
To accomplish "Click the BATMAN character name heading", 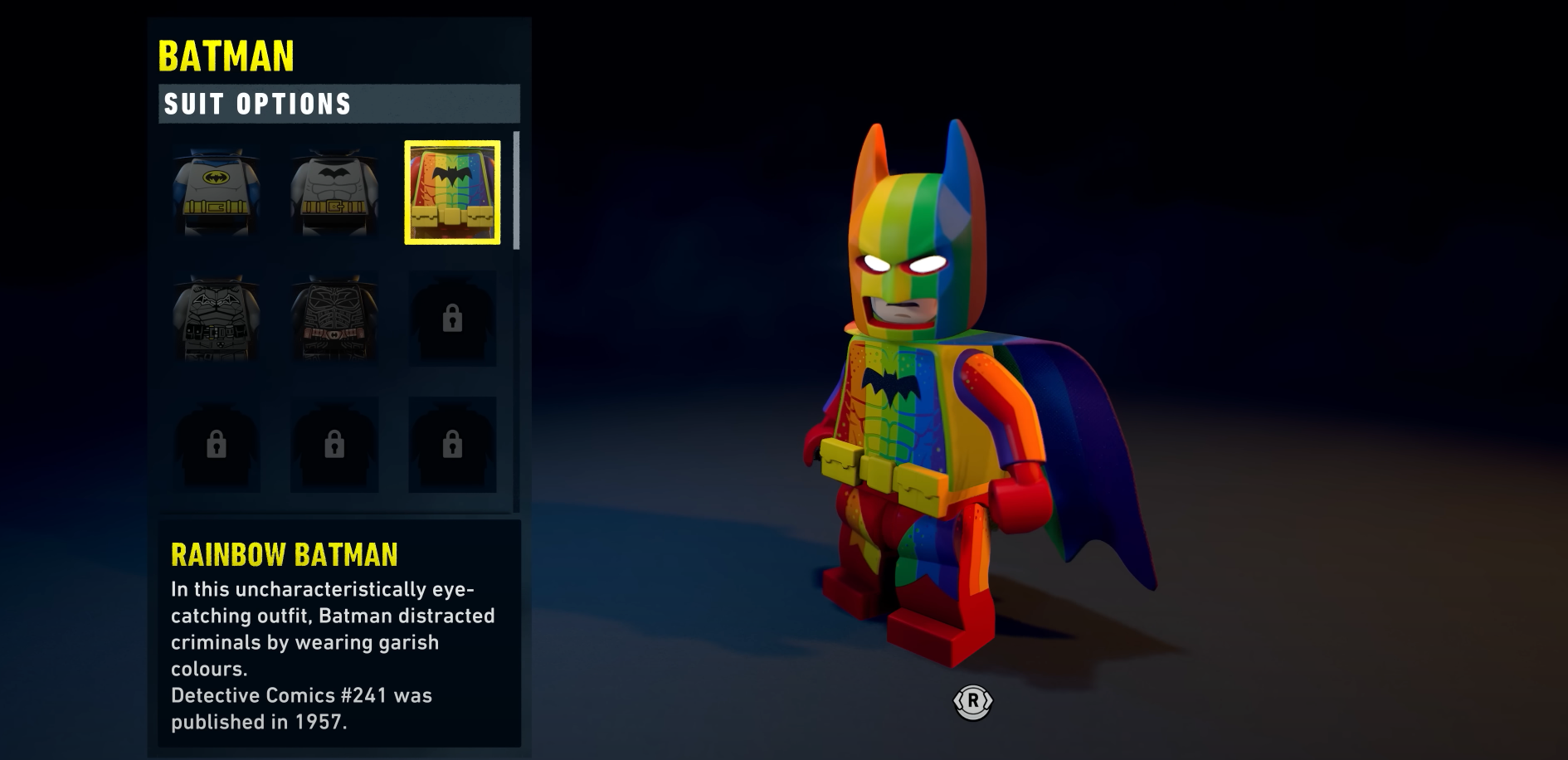I will pyautogui.click(x=226, y=55).
